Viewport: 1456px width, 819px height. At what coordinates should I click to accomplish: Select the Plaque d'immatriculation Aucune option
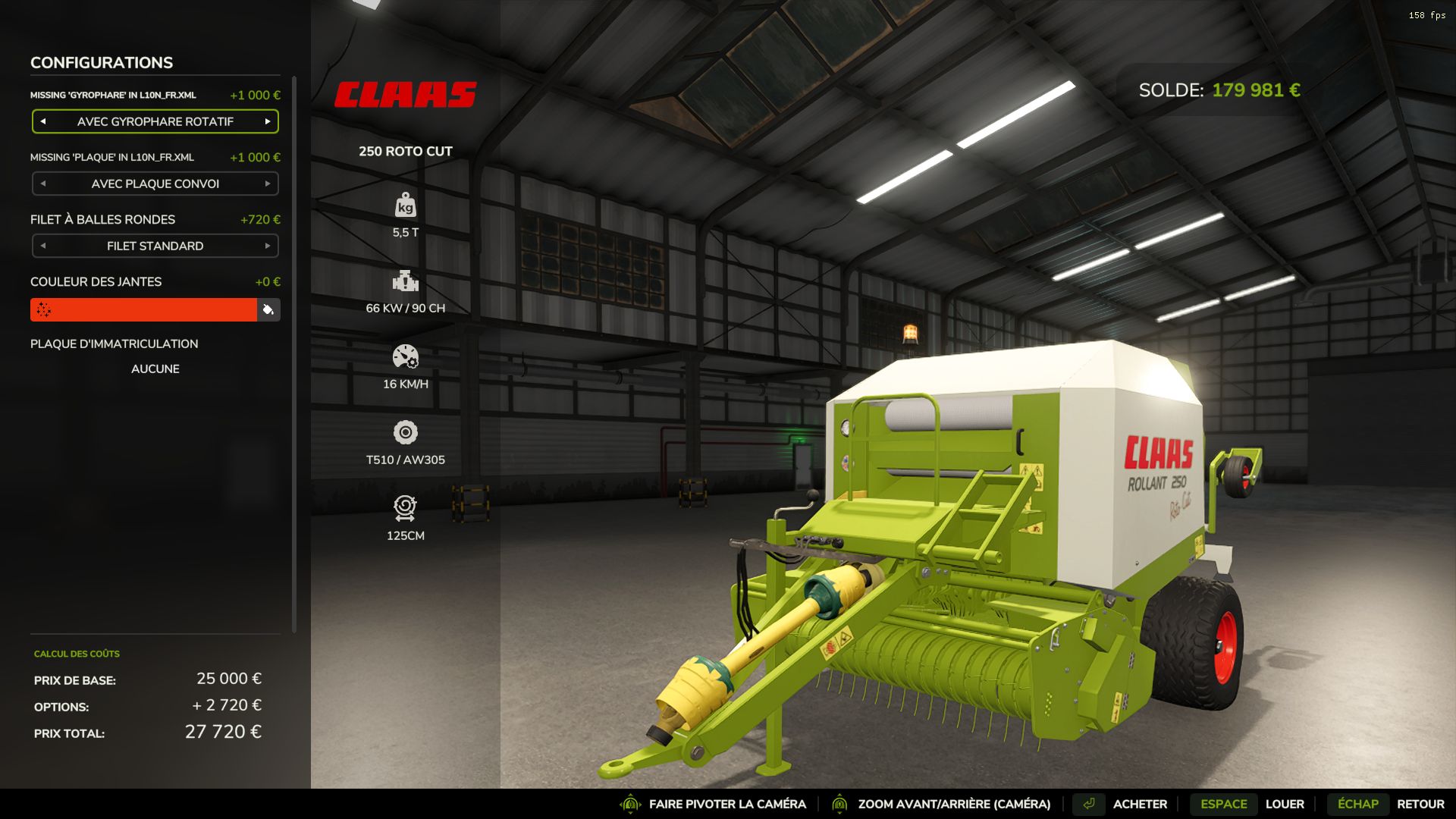click(155, 369)
